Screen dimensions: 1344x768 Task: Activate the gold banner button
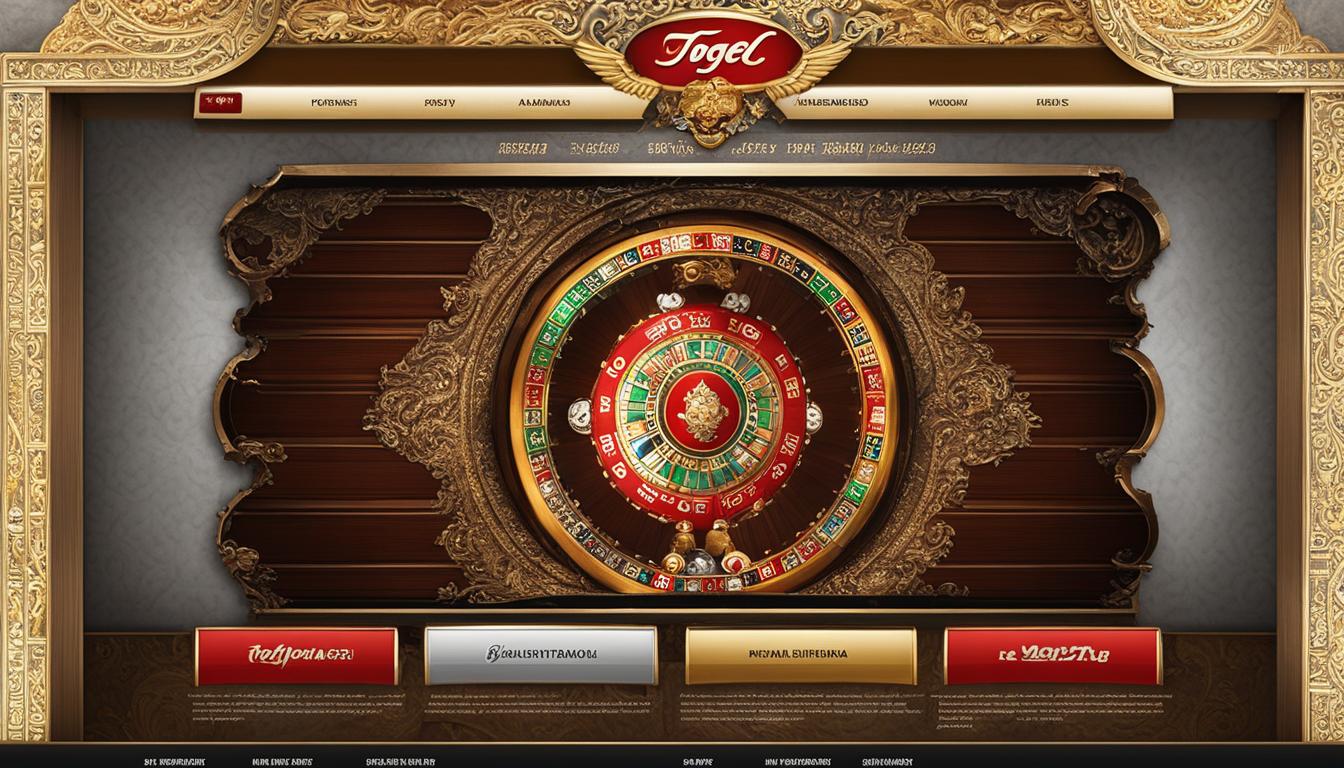click(x=800, y=655)
